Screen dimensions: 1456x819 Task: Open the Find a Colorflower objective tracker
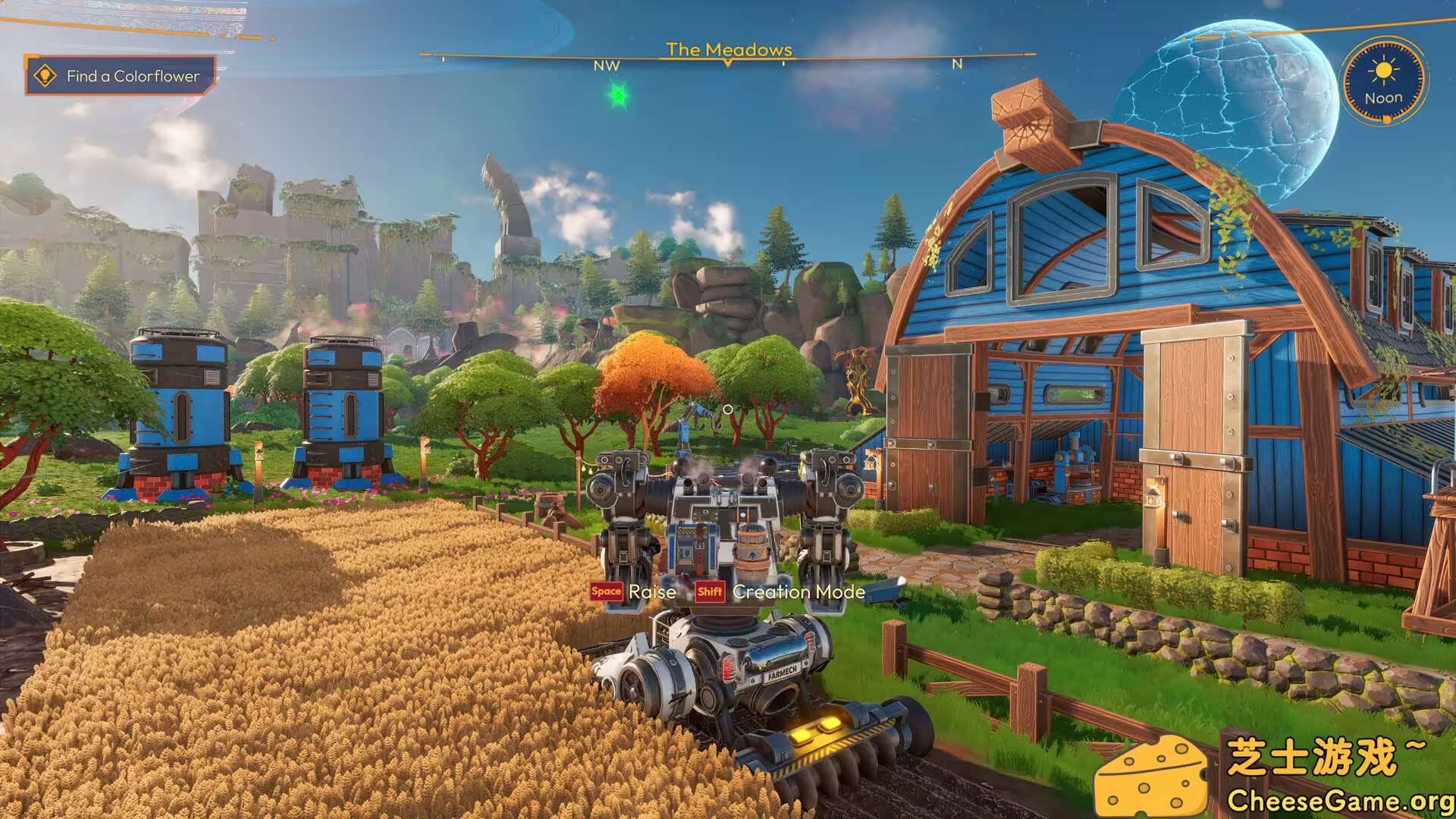(120, 76)
